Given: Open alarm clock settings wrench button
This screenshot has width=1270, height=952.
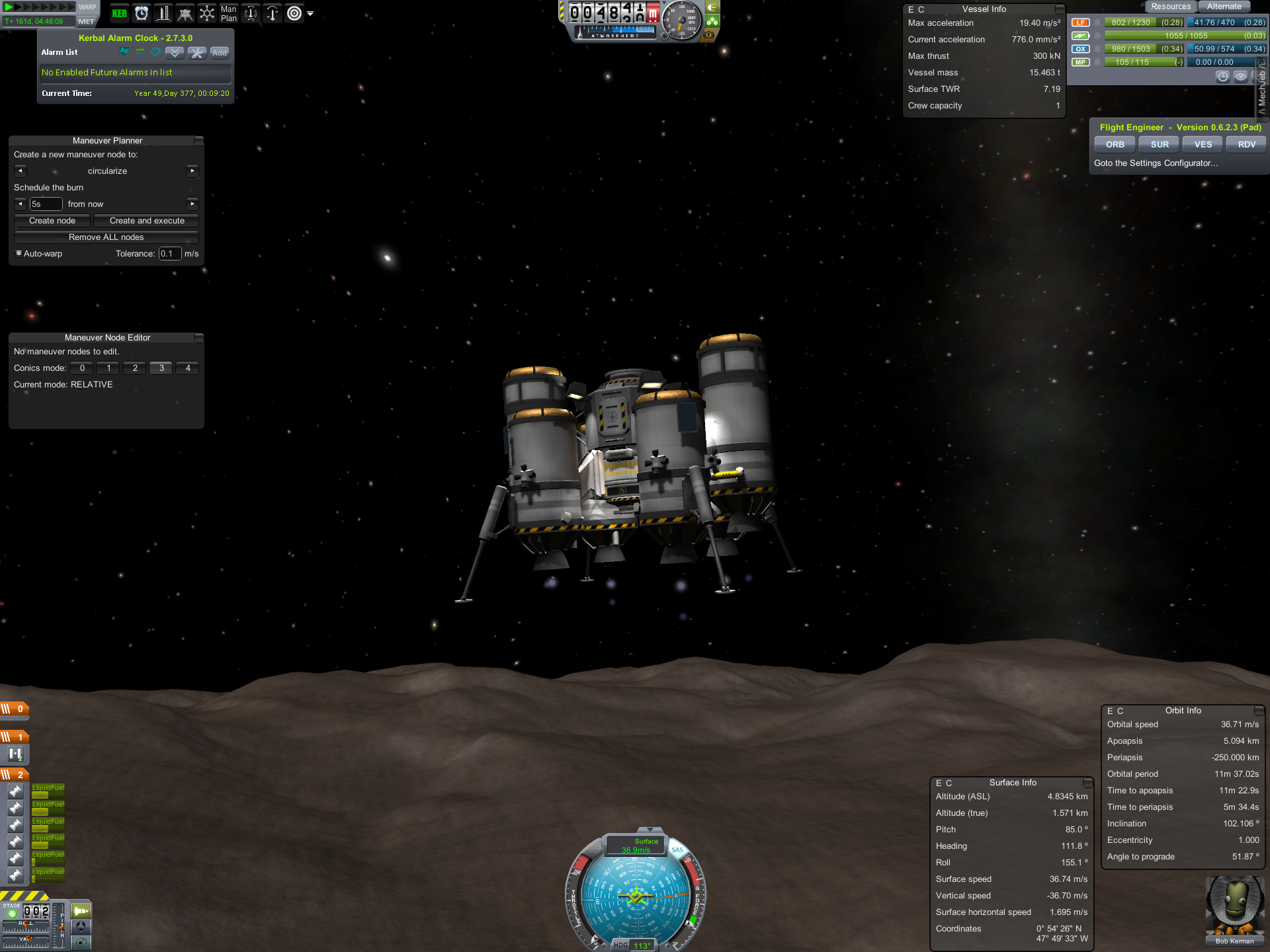Looking at the screenshot, I should click(197, 52).
